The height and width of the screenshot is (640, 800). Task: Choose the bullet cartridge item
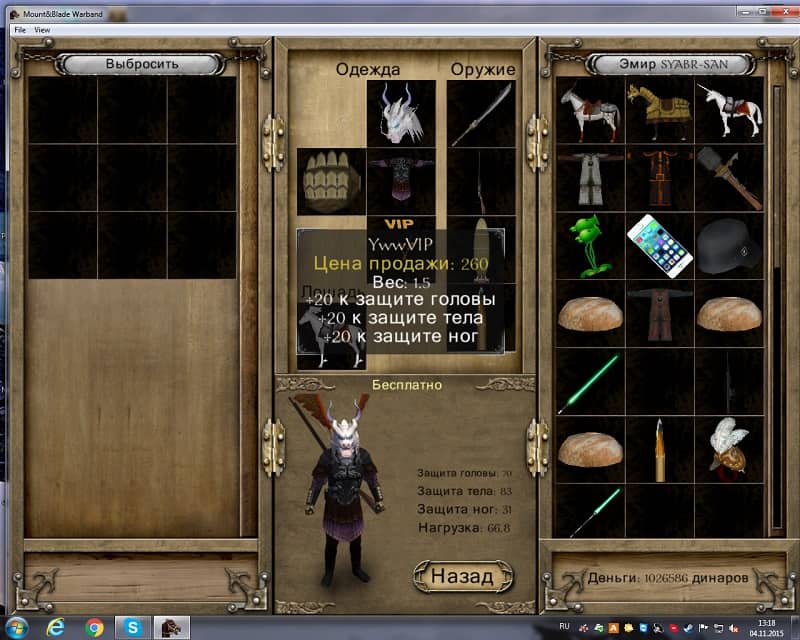[x=659, y=449]
